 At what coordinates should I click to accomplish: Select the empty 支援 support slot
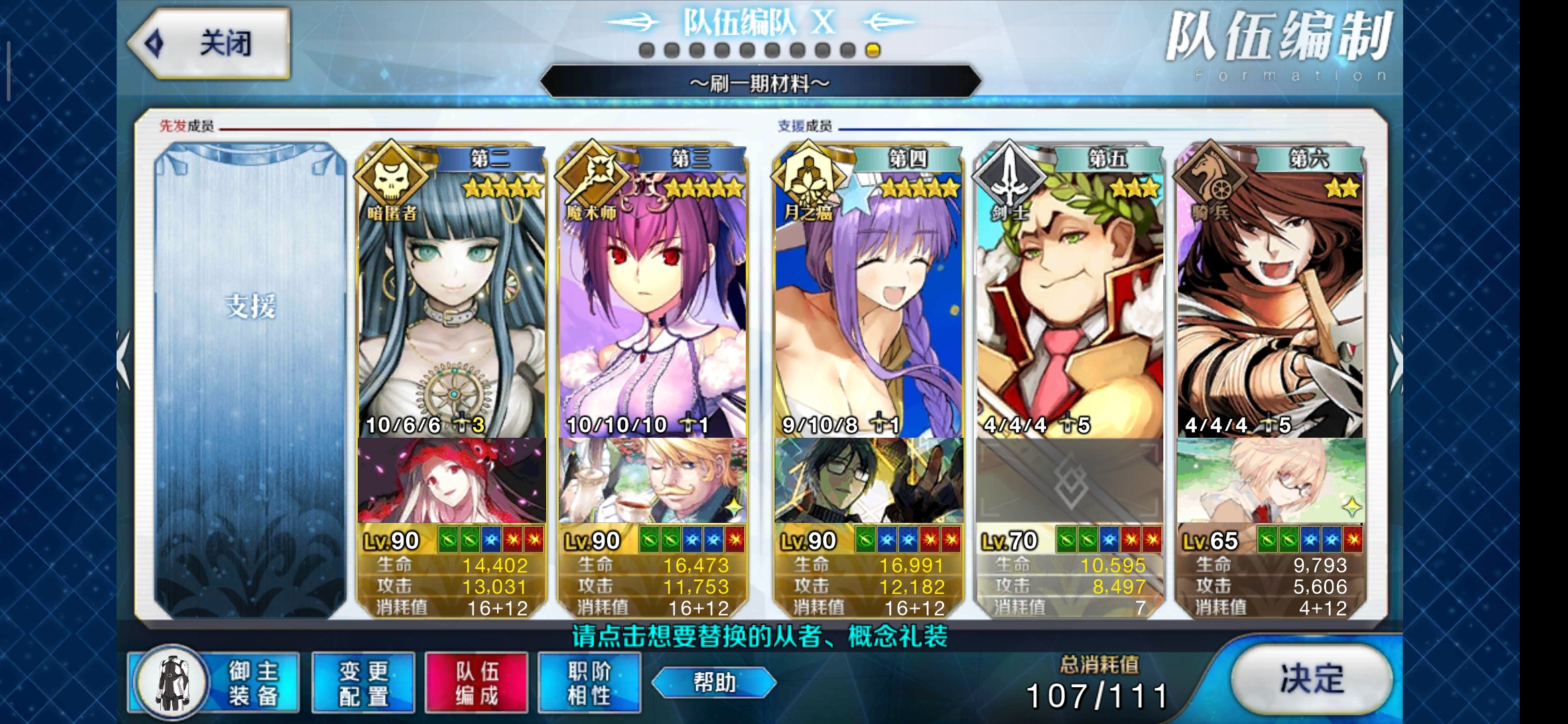[x=250, y=379]
